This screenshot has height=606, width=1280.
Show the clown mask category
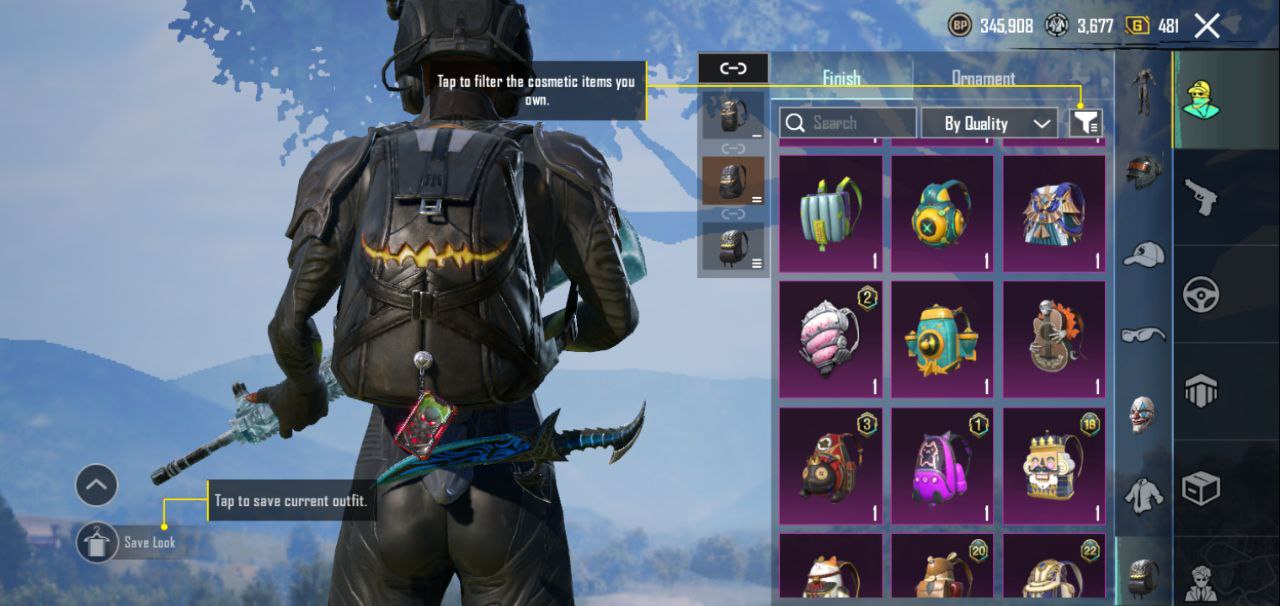click(x=1143, y=415)
